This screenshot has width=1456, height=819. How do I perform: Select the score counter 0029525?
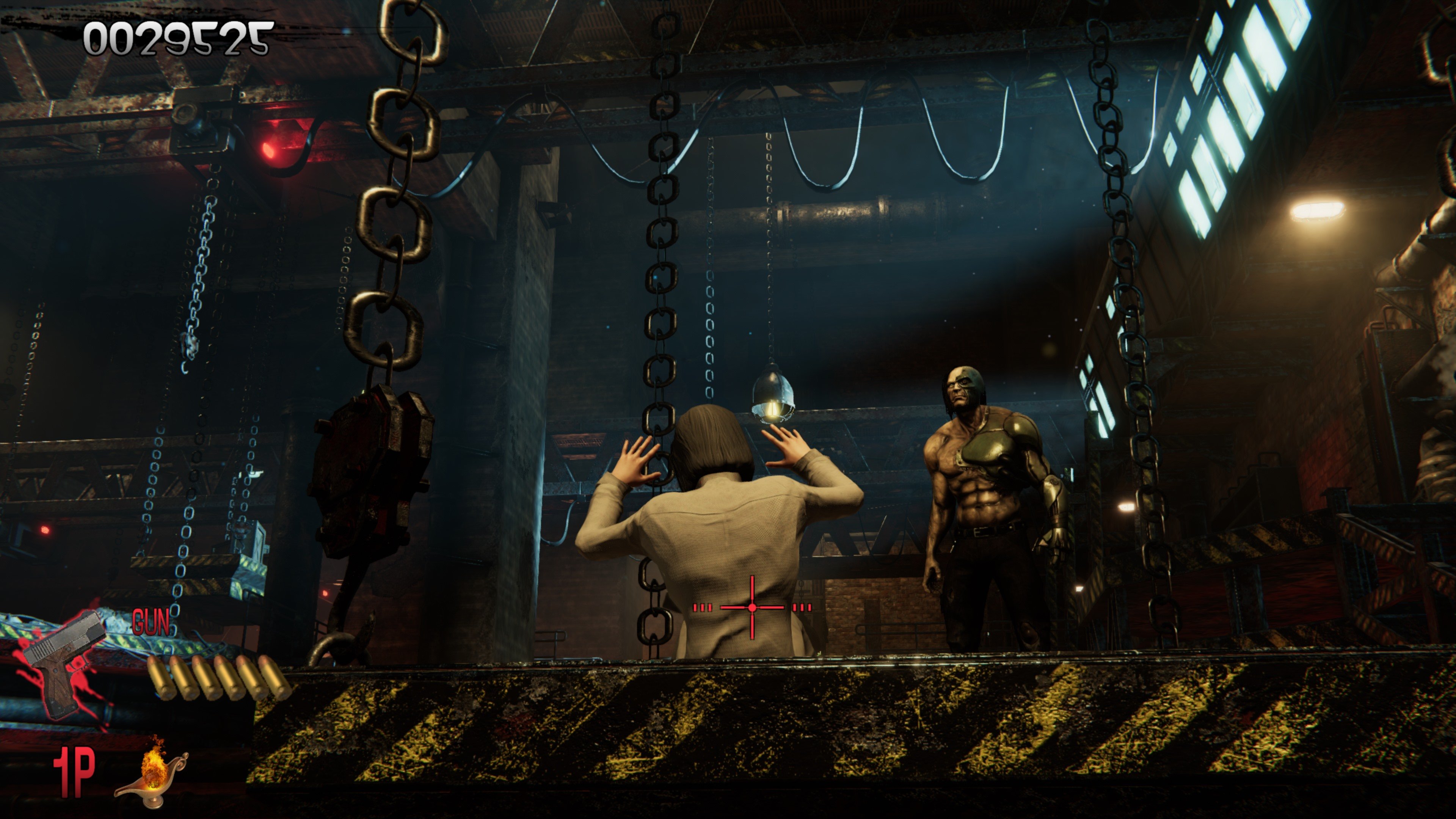tap(175, 39)
